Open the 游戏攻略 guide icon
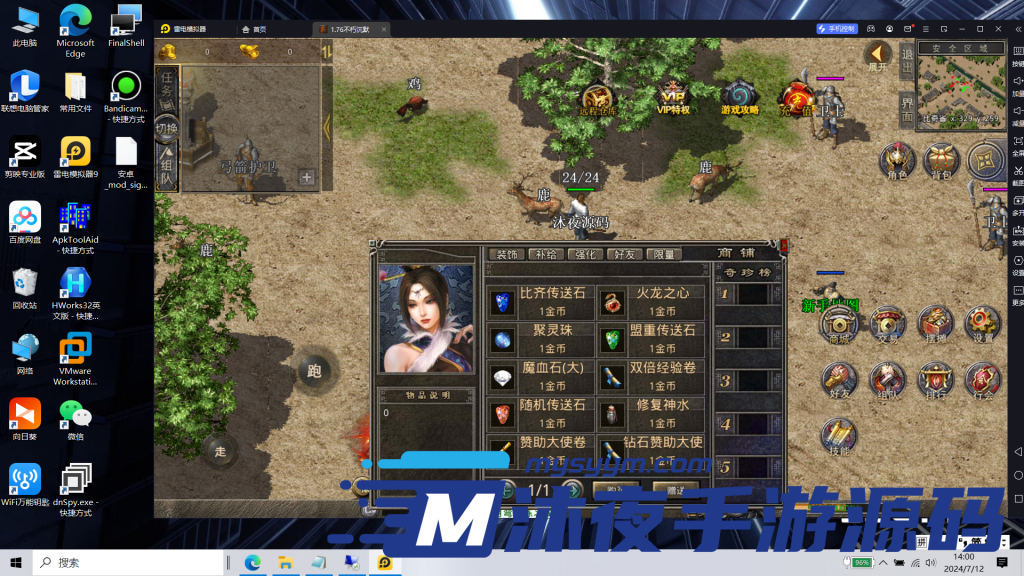This screenshot has height=576, width=1024. tap(739, 97)
